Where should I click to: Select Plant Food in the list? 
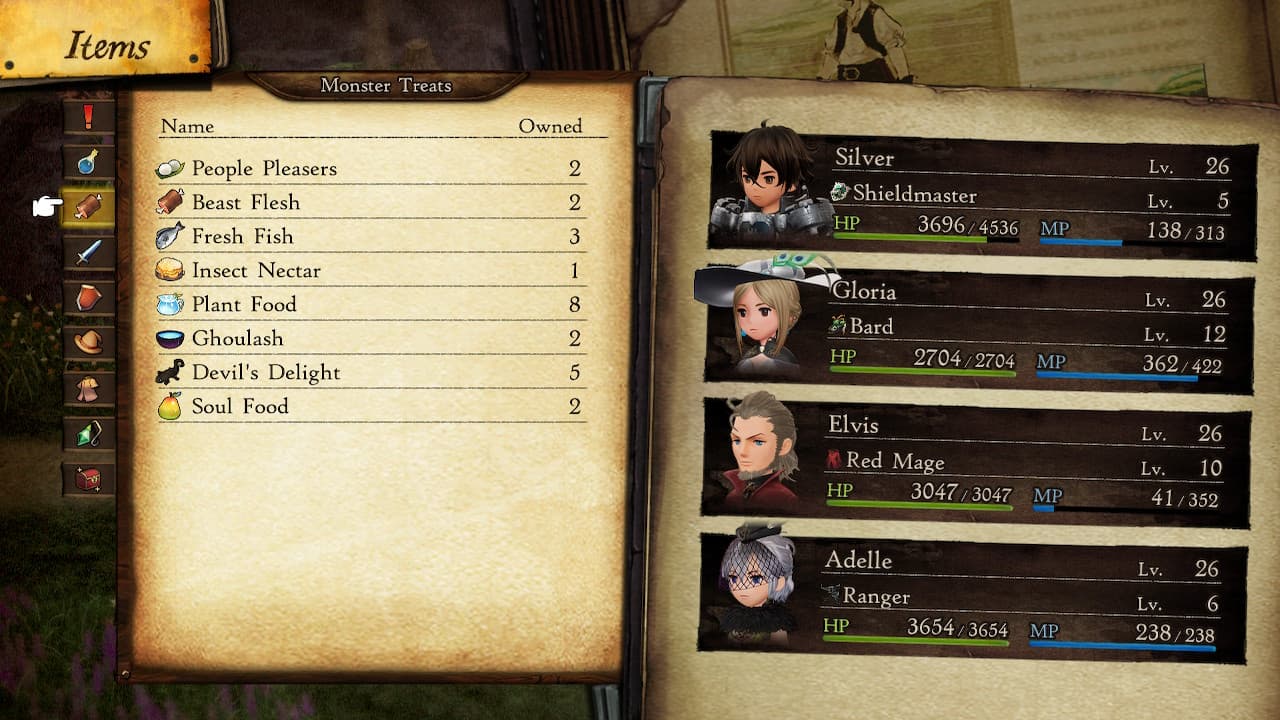pos(370,304)
